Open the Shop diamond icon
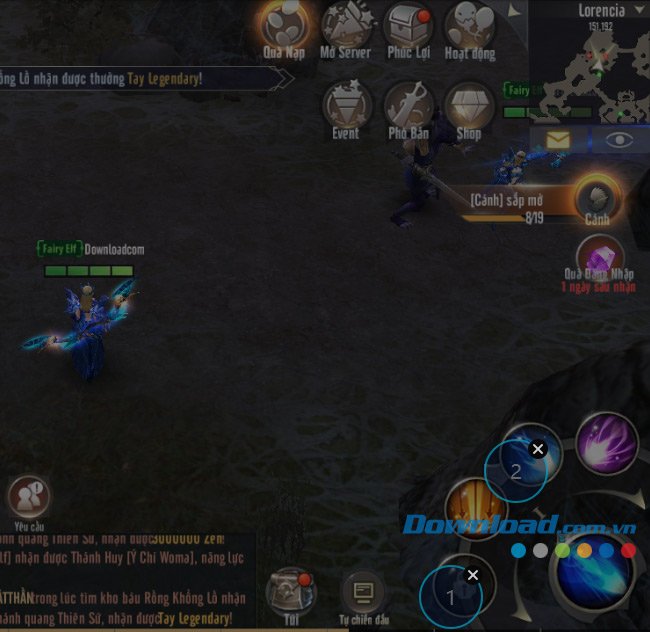 tap(469, 106)
